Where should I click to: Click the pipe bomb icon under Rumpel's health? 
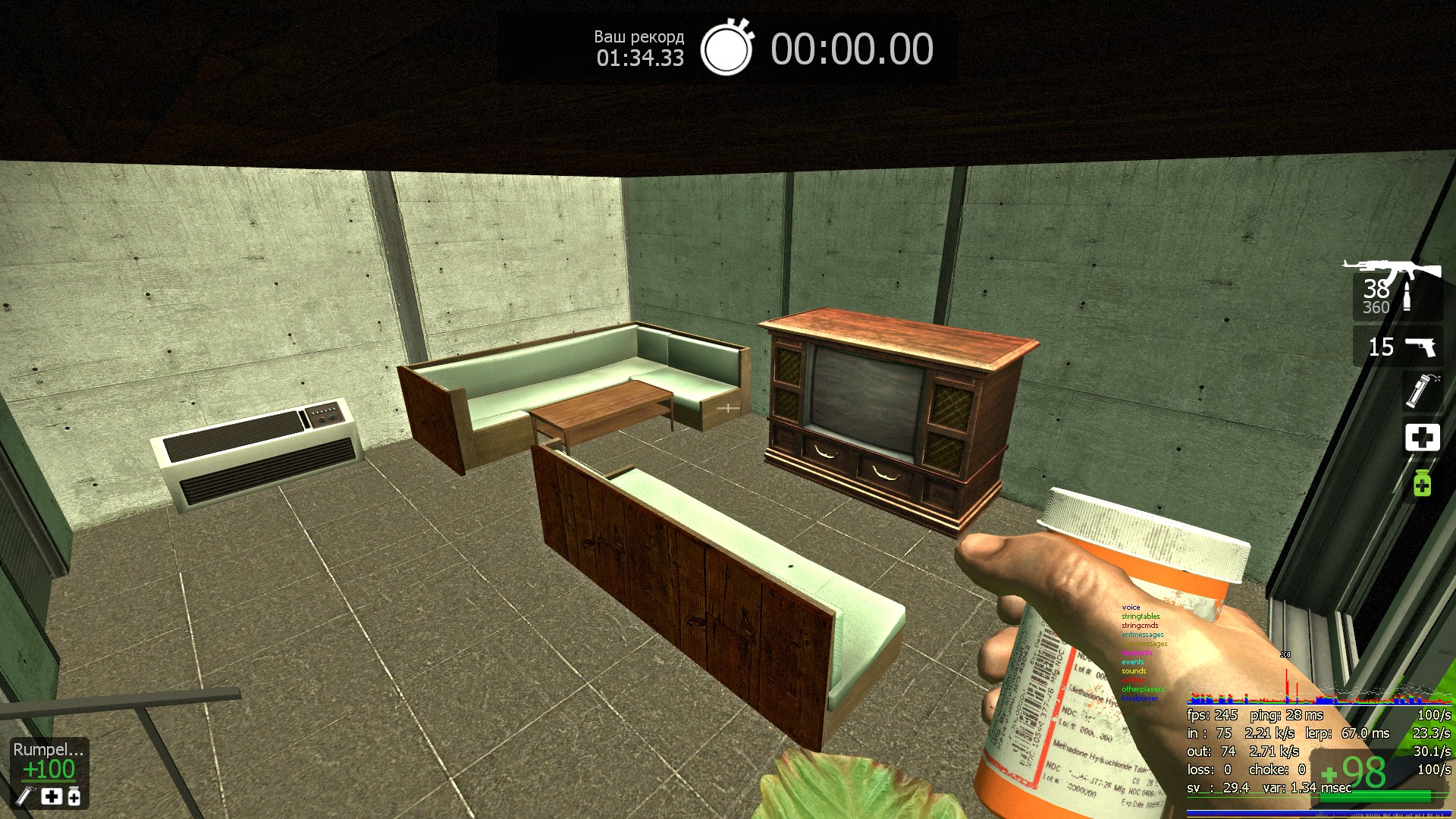click(25, 796)
